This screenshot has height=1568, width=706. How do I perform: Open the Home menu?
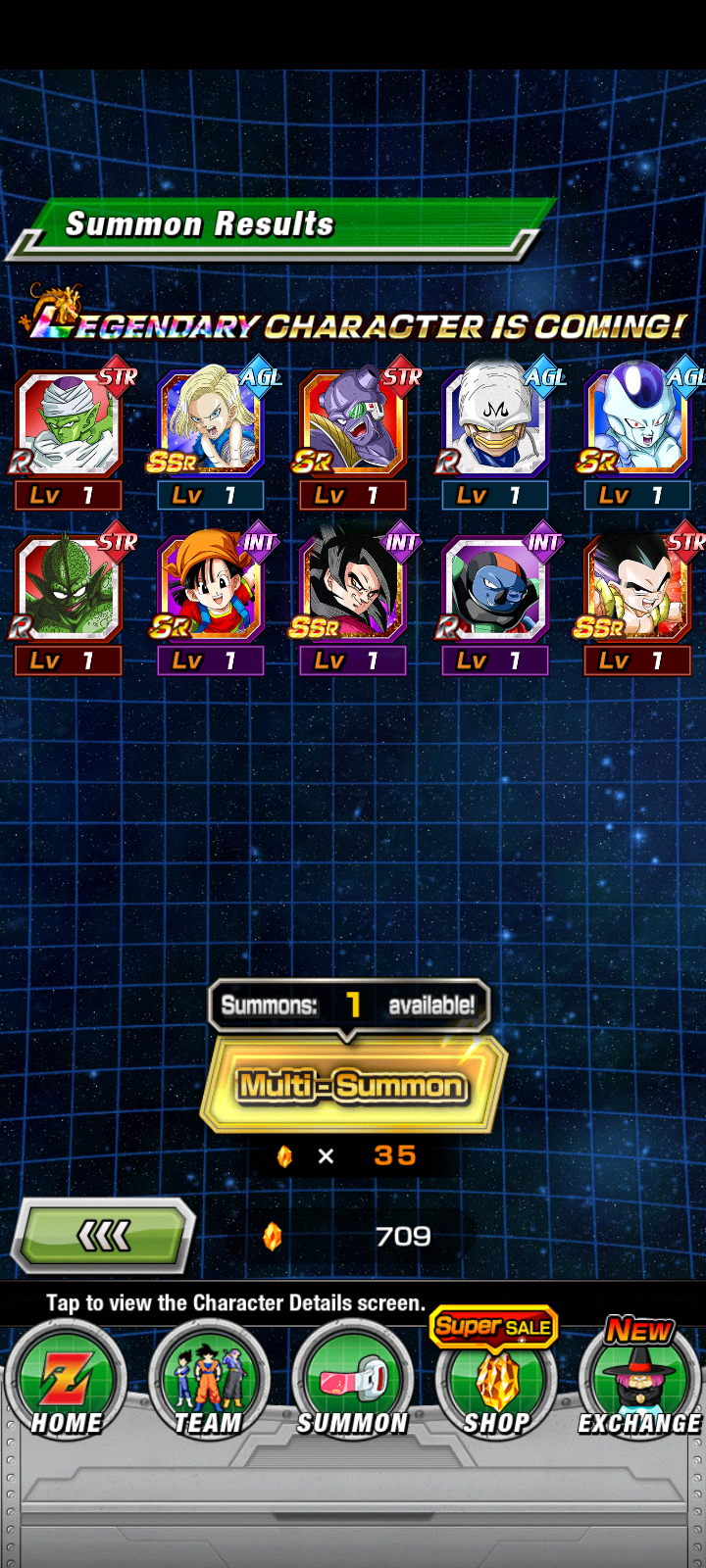(66, 1382)
